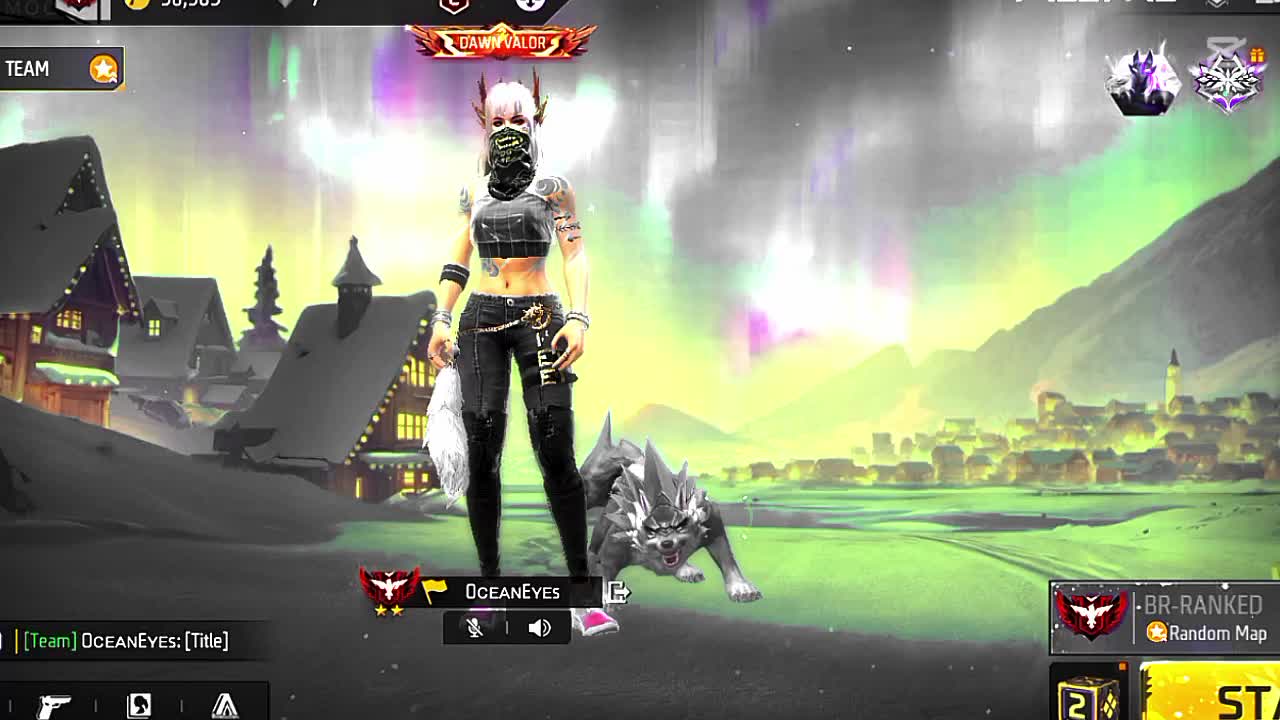Open the pistol weapon menu
The image size is (1280, 720).
[x=53, y=705]
